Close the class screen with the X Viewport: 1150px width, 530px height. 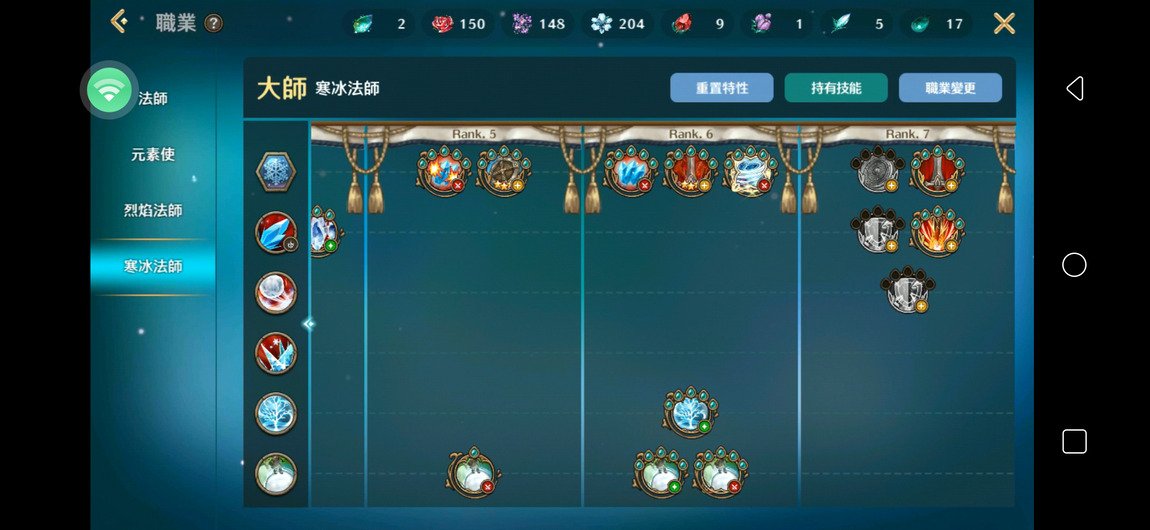(x=1004, y=23)
